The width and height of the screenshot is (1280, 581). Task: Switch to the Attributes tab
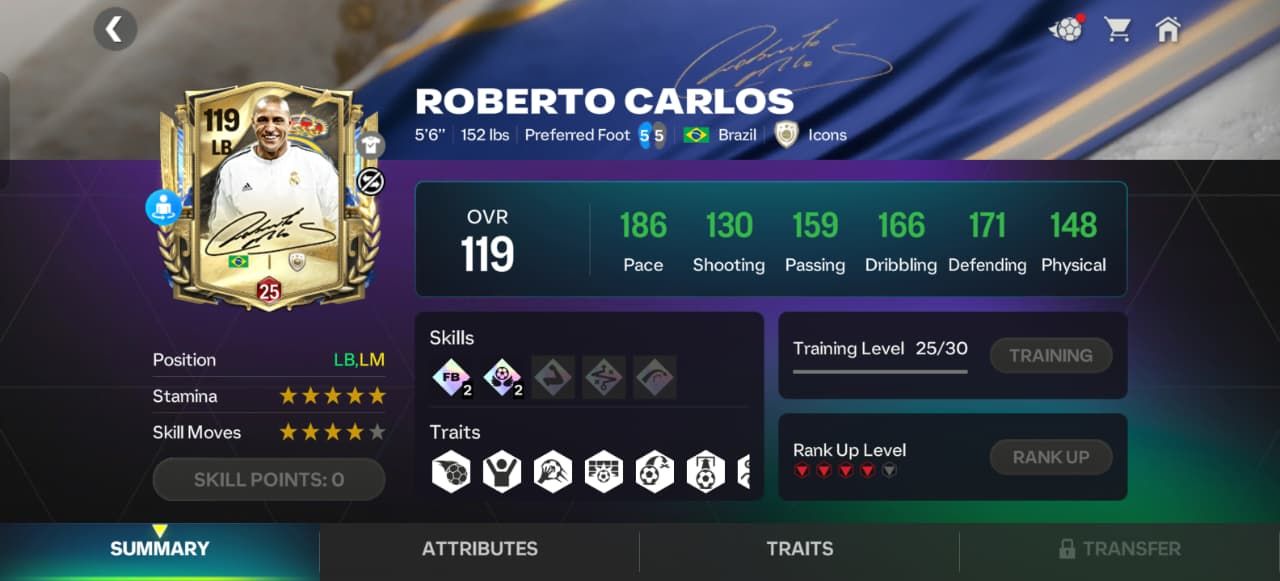[x=479, y=549]
